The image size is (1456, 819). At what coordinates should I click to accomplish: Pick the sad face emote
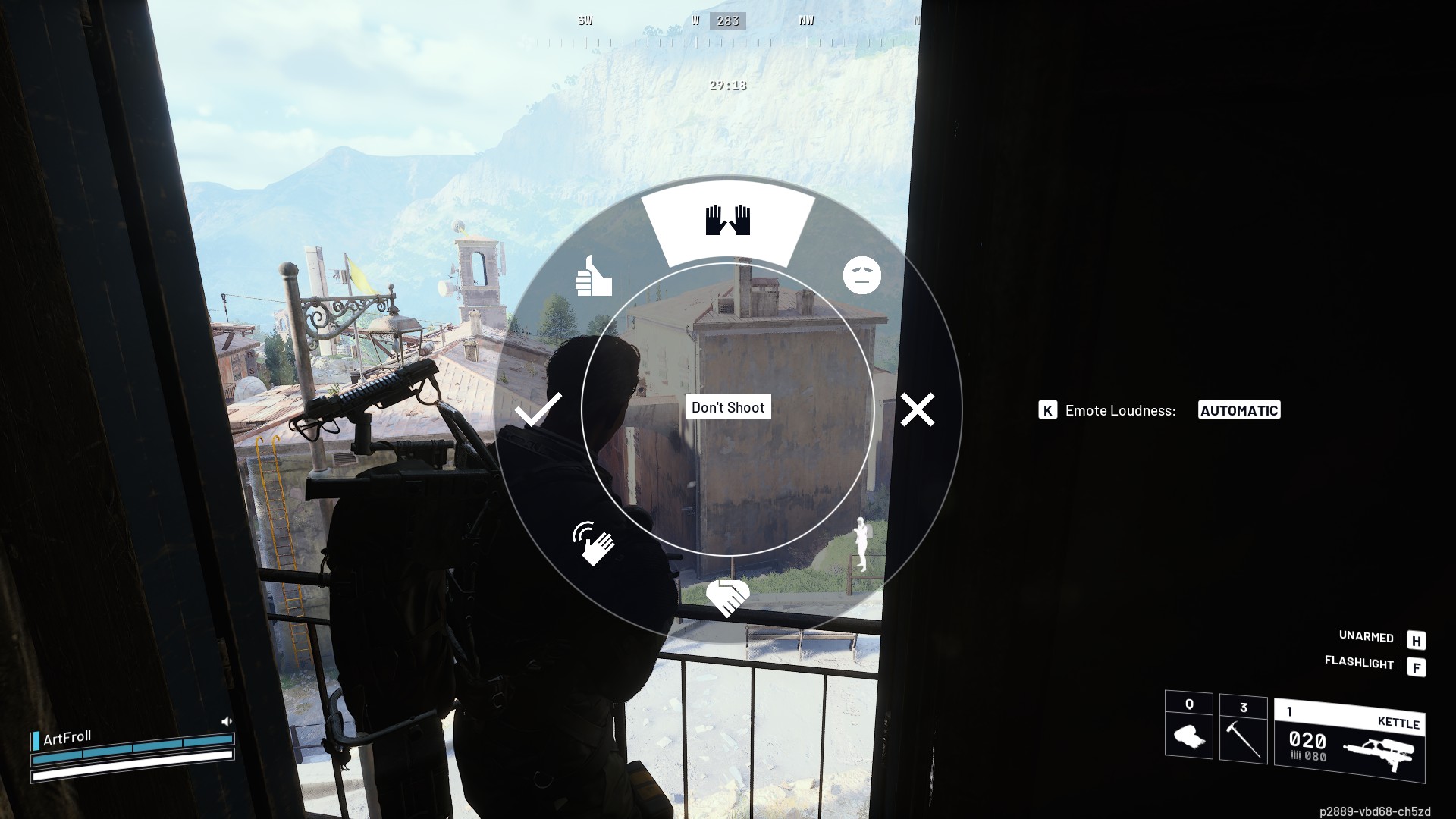pos(862,275)
